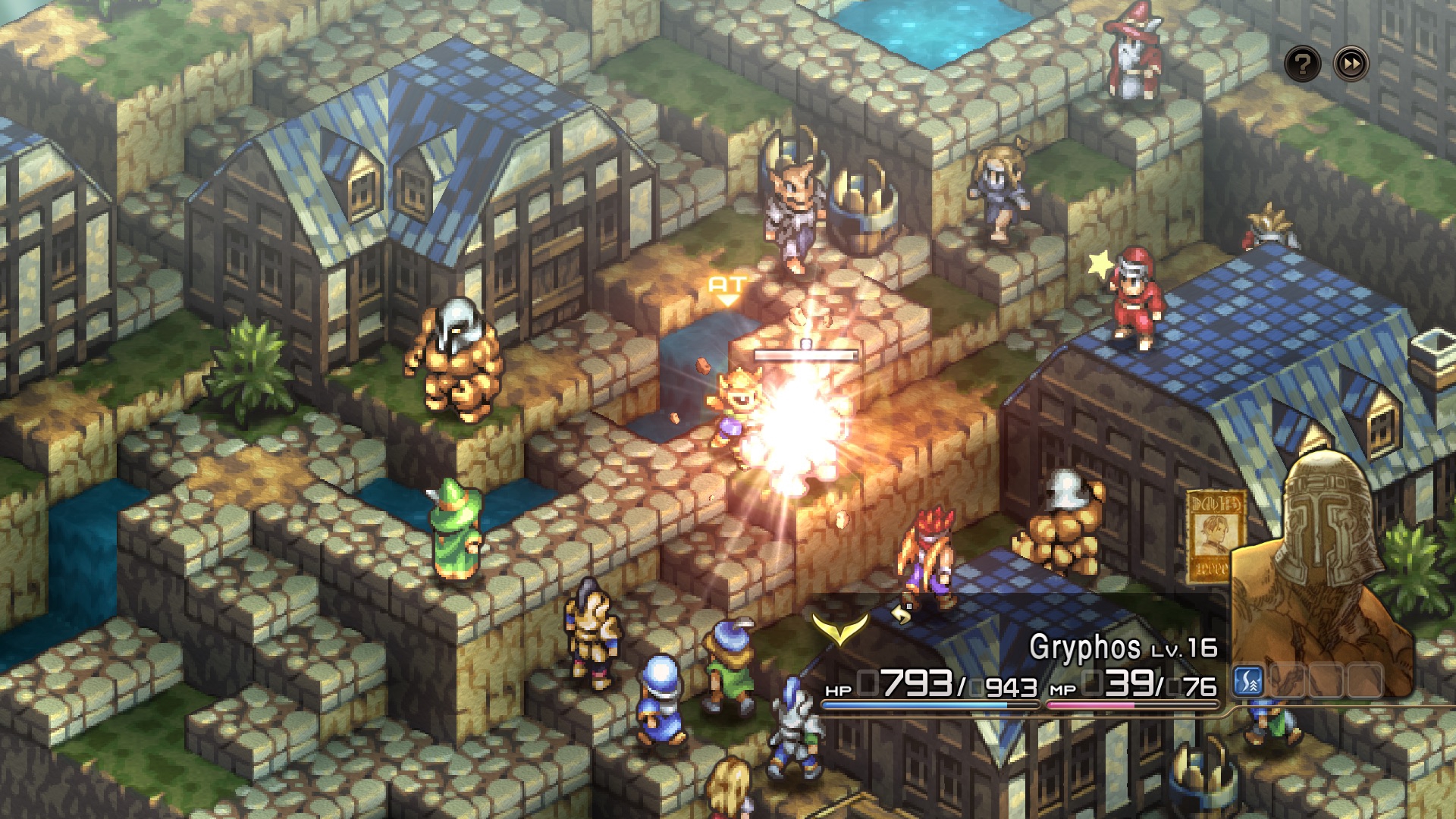Toggle the first empty status slot next to the buff

(x=1287, y=682)
